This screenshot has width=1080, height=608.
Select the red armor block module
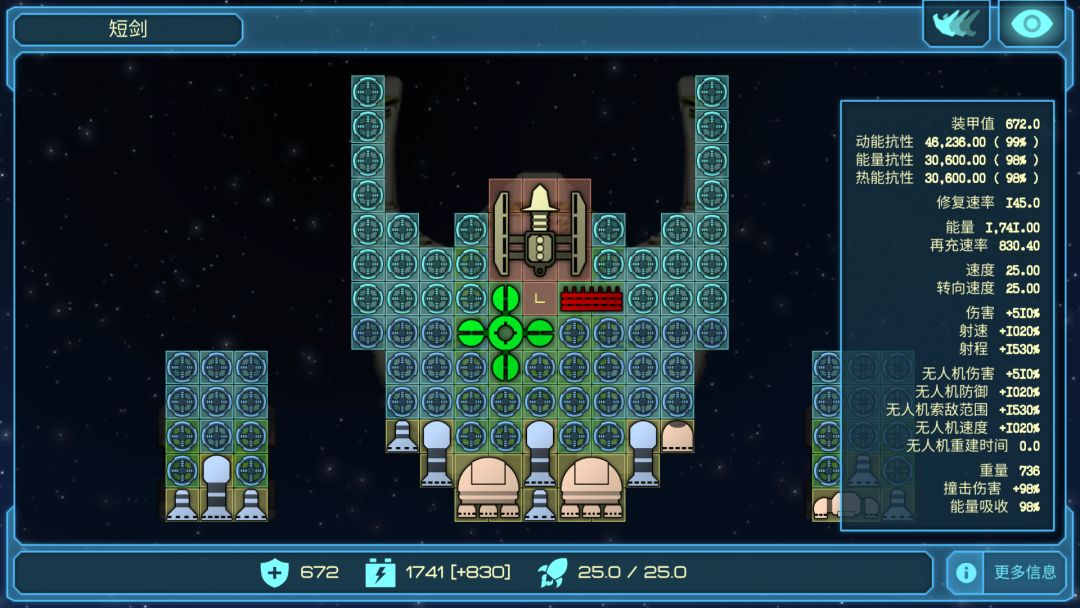(x=591, y=299)
